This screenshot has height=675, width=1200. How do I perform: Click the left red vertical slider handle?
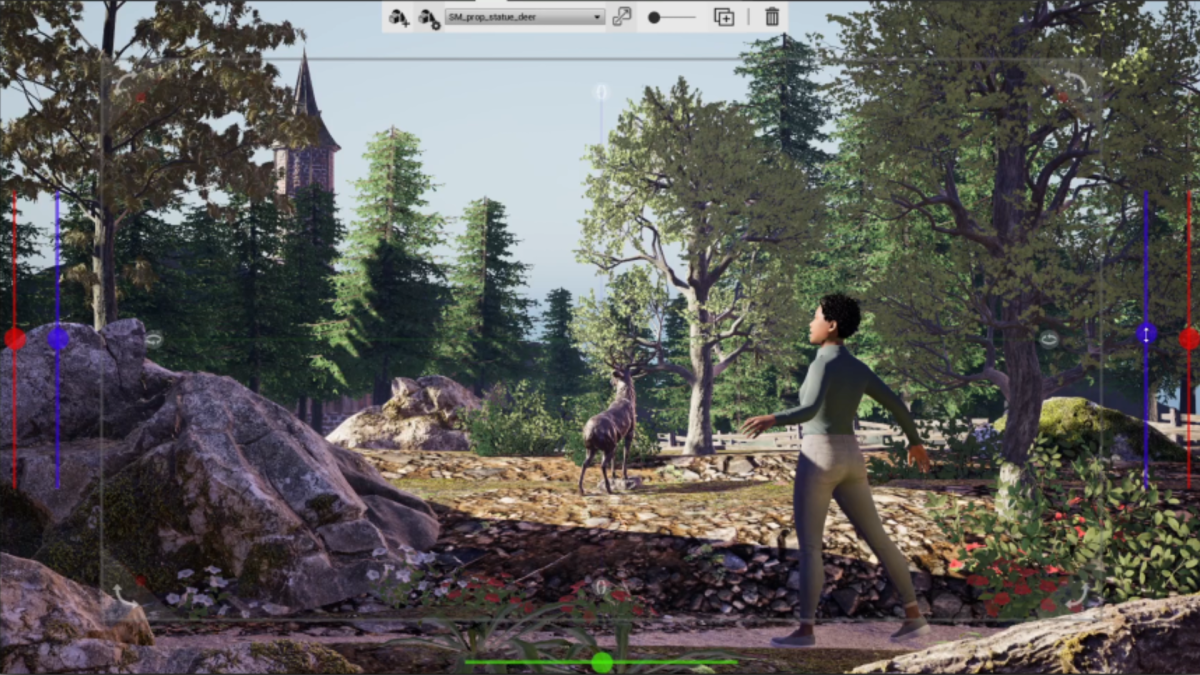coord(15,338)
